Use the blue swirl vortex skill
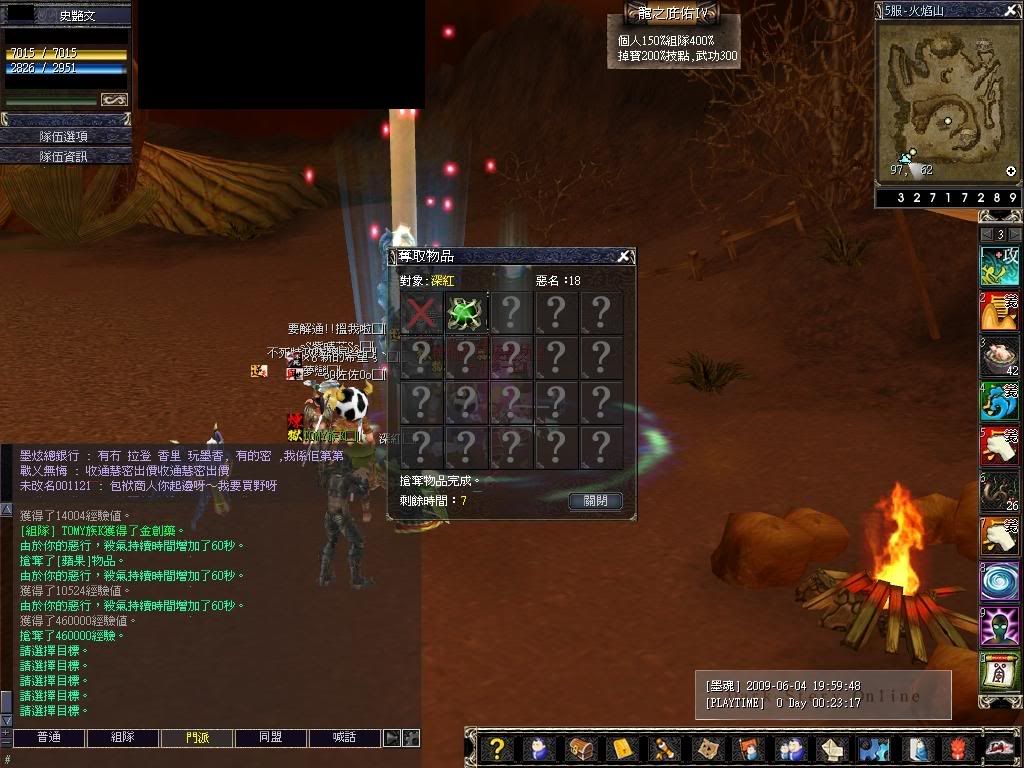 point(999,583)
